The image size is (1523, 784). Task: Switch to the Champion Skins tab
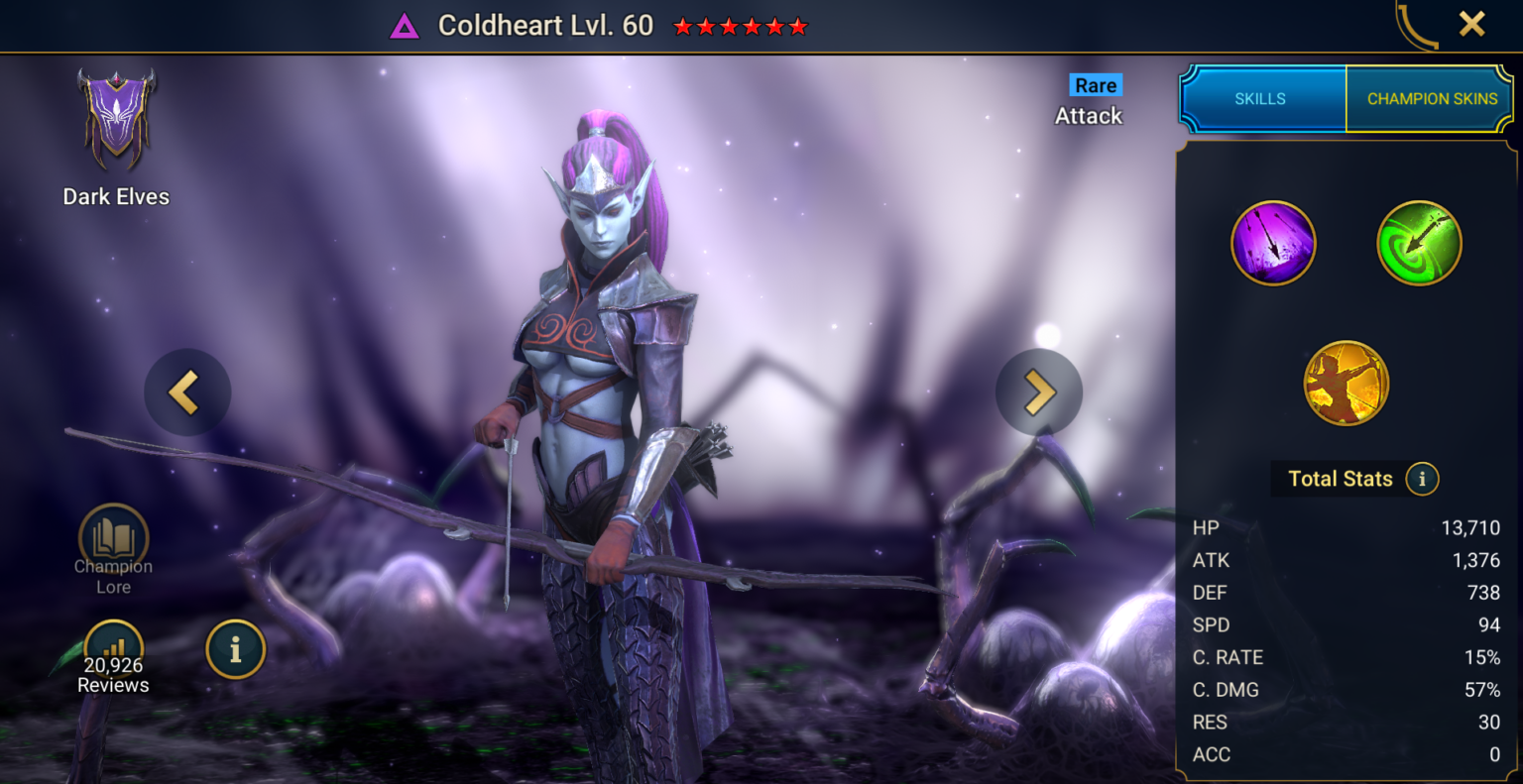click(x=1431, y=98)
